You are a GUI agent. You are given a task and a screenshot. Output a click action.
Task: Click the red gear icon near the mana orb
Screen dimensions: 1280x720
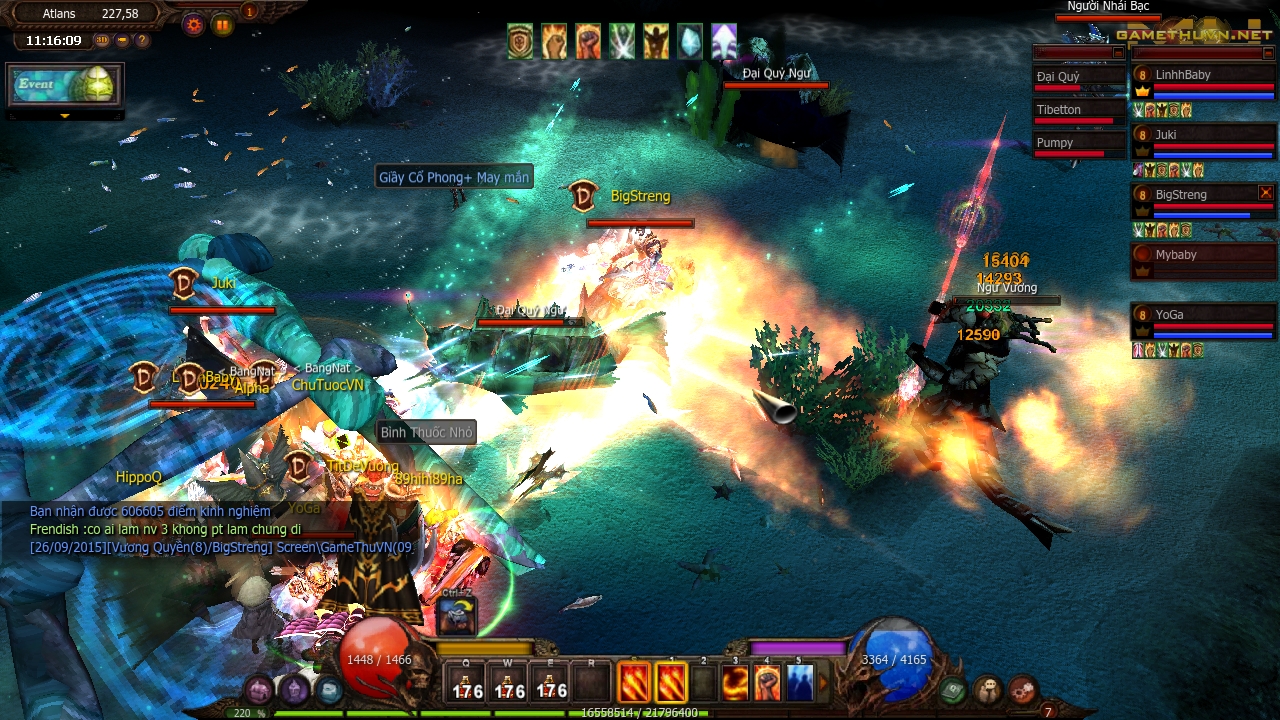[x=1023, y=690]
